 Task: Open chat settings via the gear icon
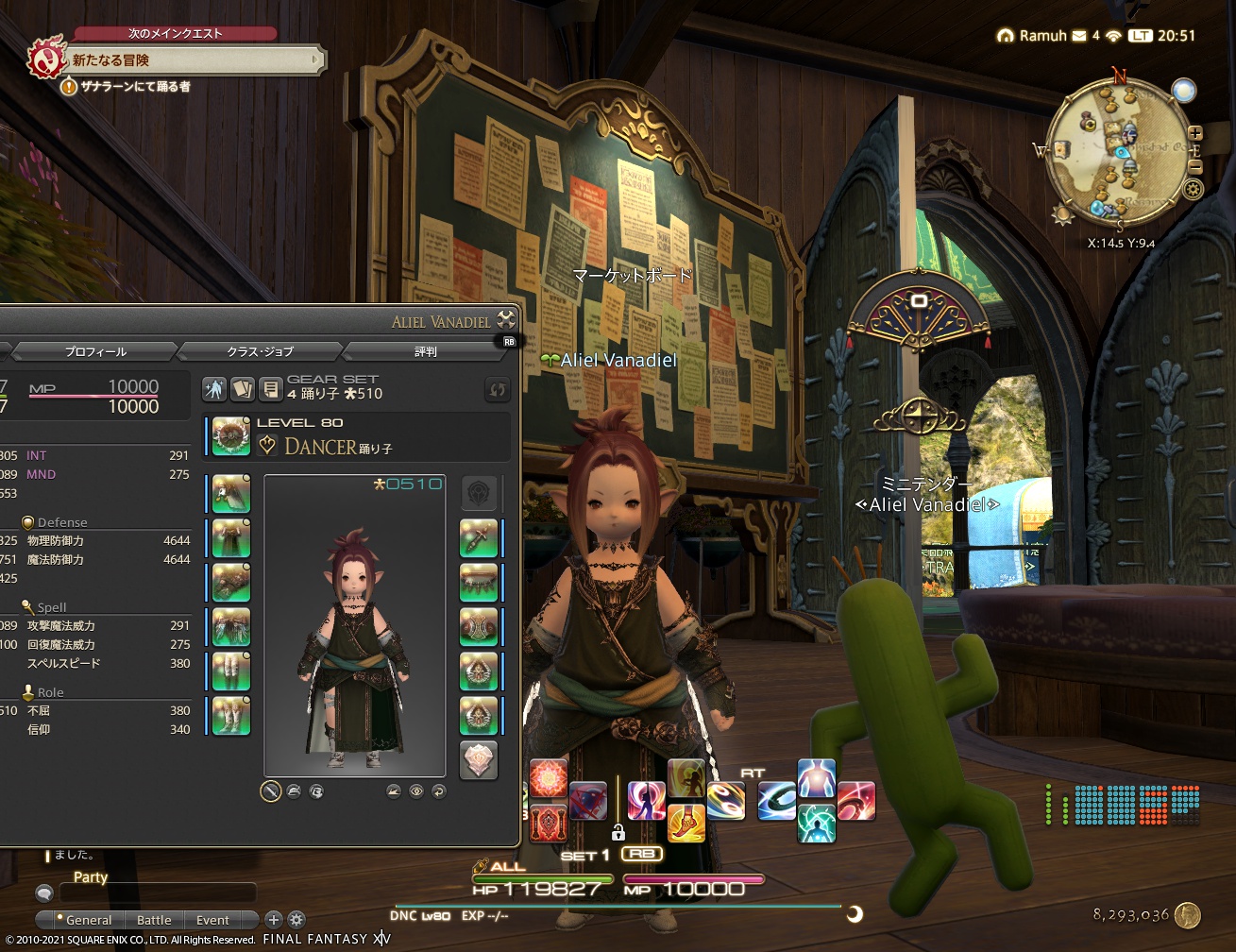click(296, 919)
